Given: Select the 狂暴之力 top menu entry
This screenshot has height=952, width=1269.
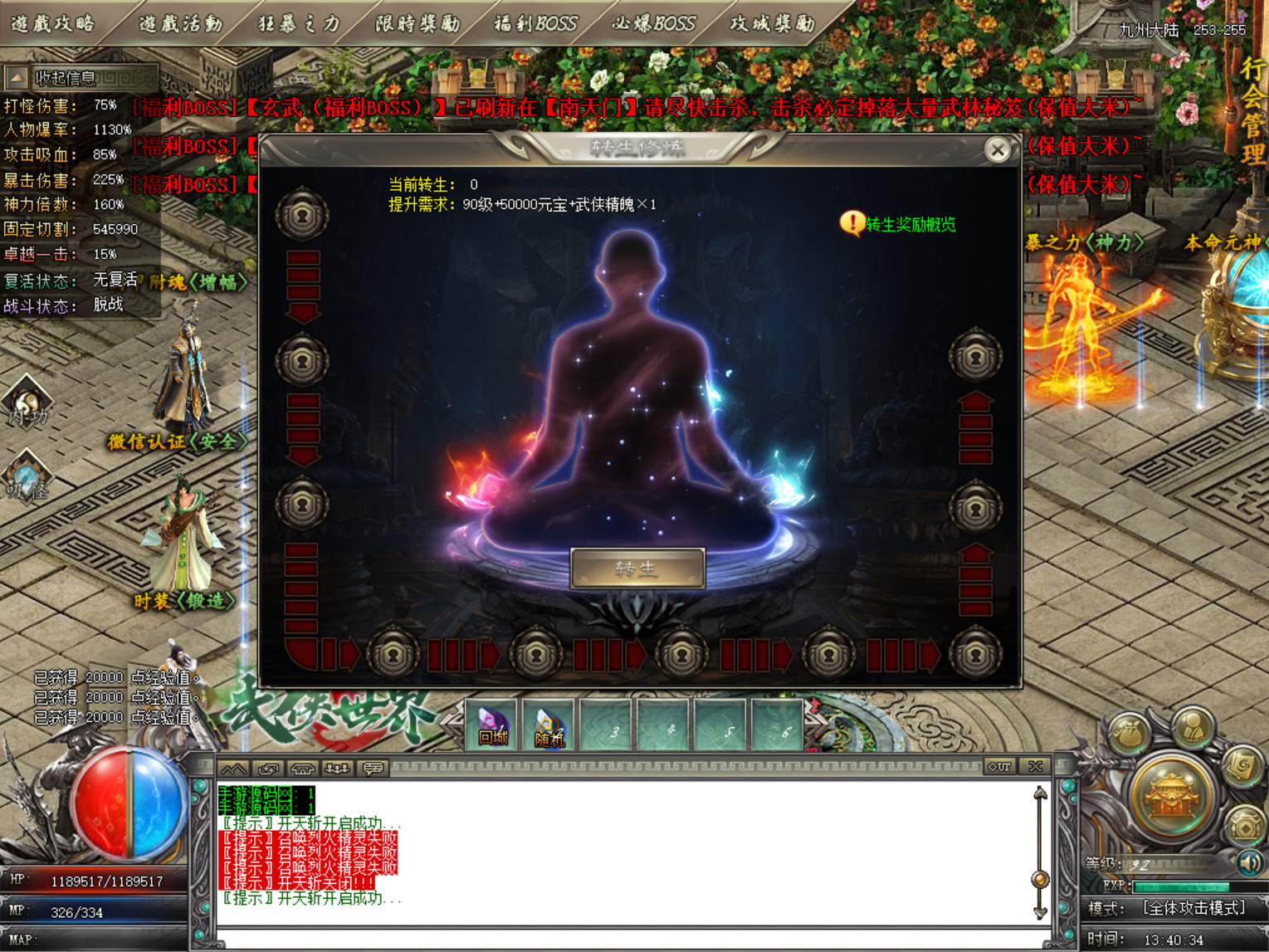Looking at the screenshot, I should click(299, 23).
